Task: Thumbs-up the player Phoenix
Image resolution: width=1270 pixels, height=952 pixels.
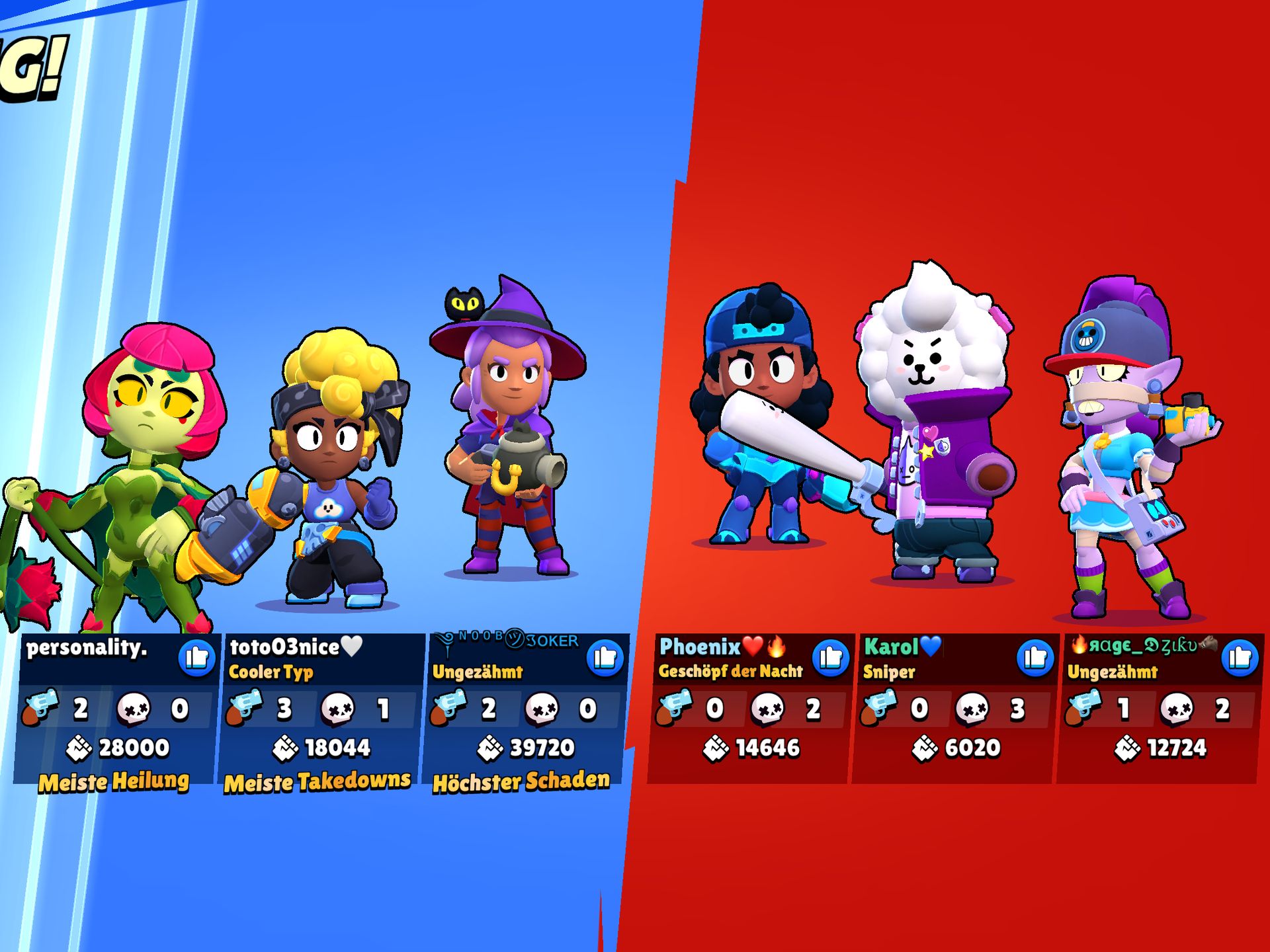Action: pos(831,658)
